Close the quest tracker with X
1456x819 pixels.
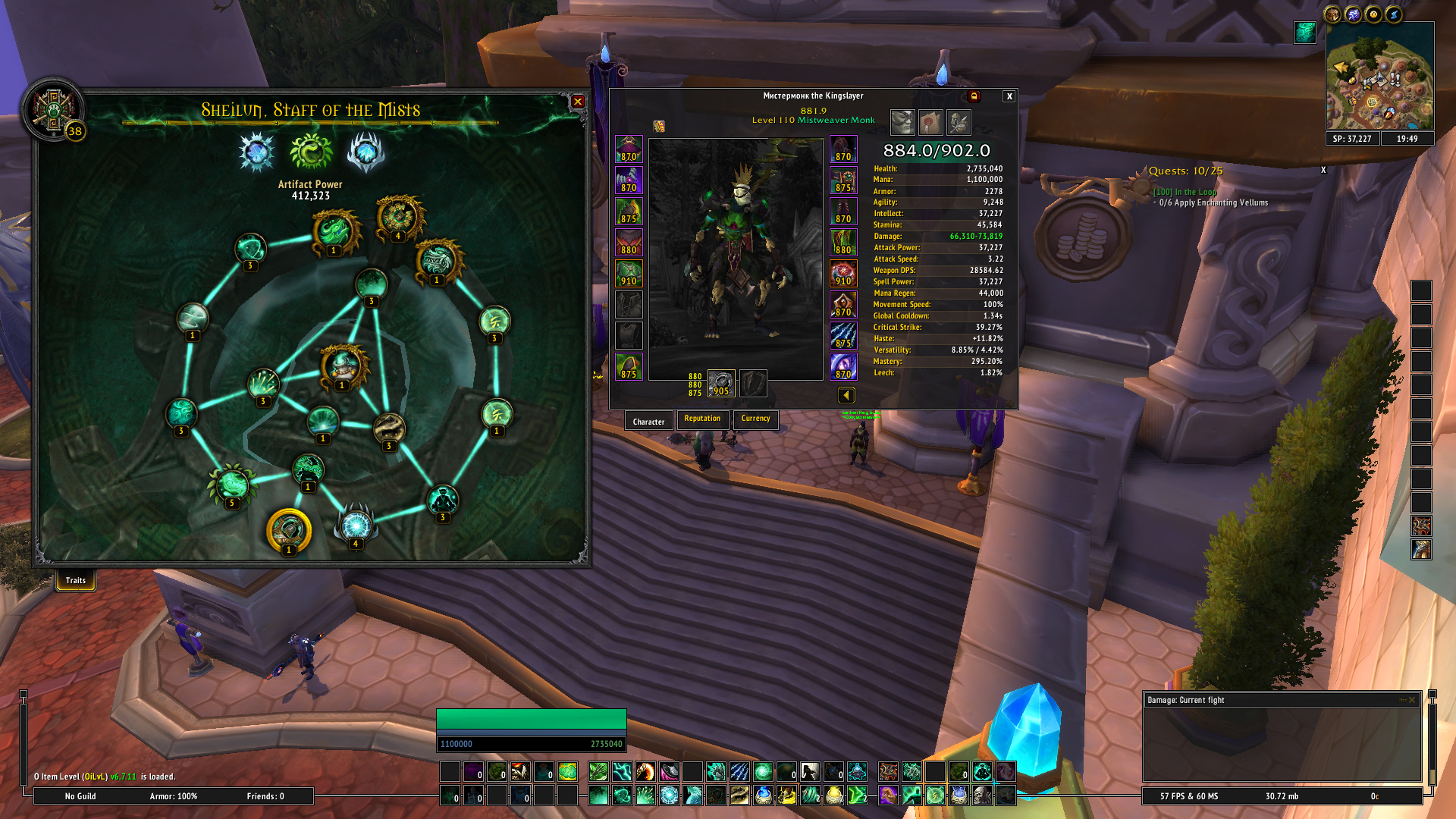point(1323,170)
